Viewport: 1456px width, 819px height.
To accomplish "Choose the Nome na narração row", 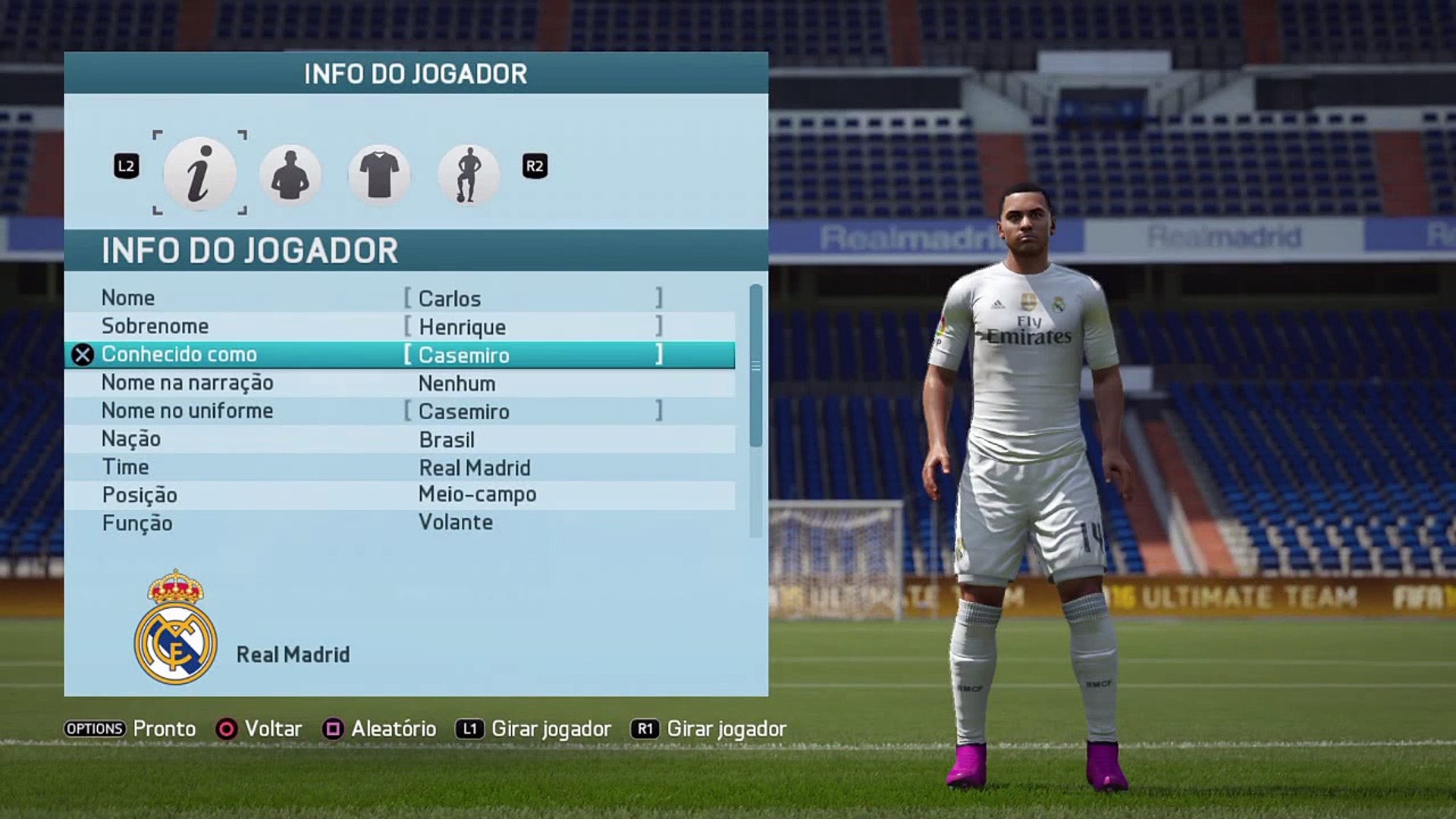I will 400,383.
